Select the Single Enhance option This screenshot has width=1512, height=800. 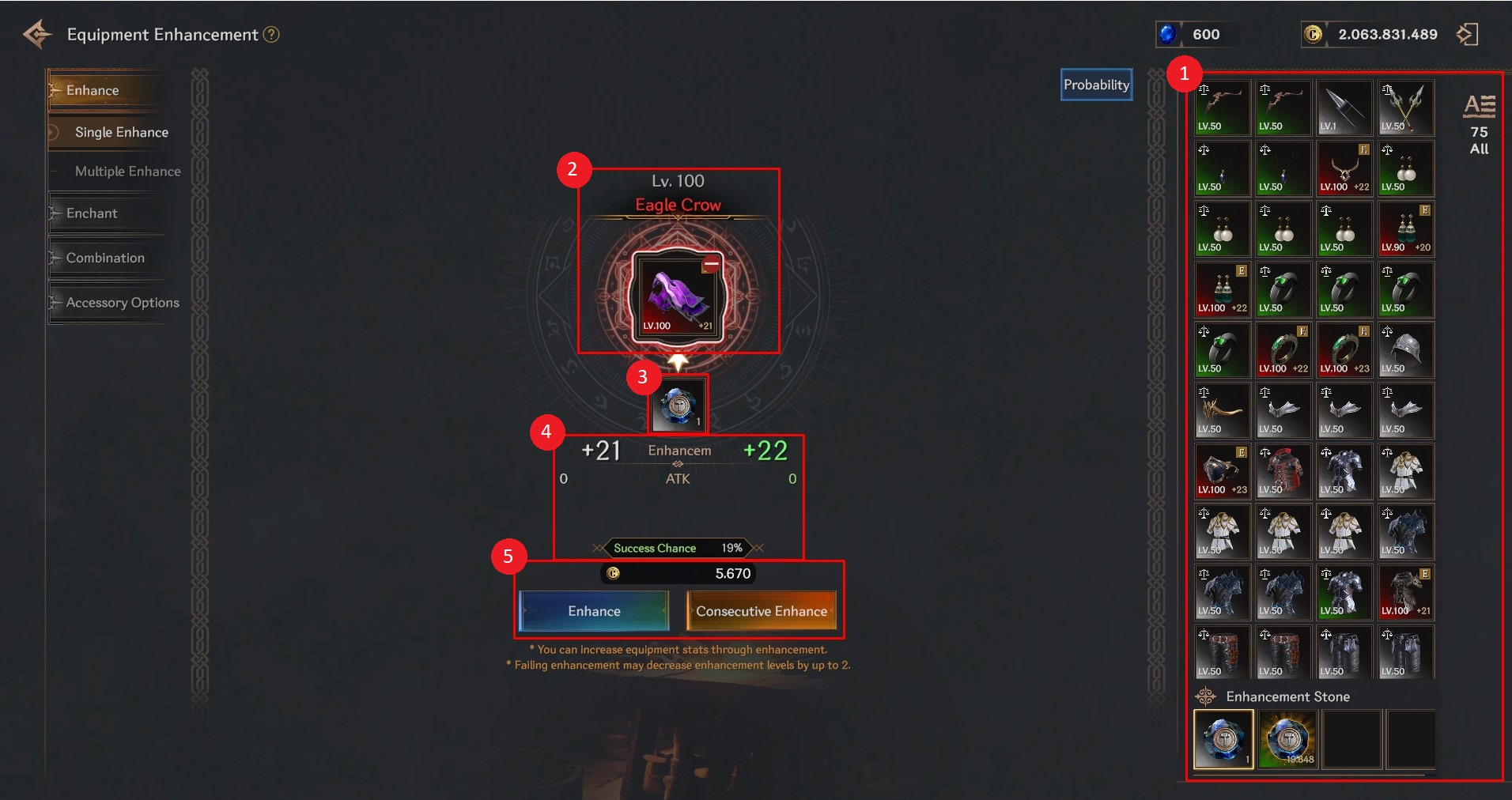[121, 132]
